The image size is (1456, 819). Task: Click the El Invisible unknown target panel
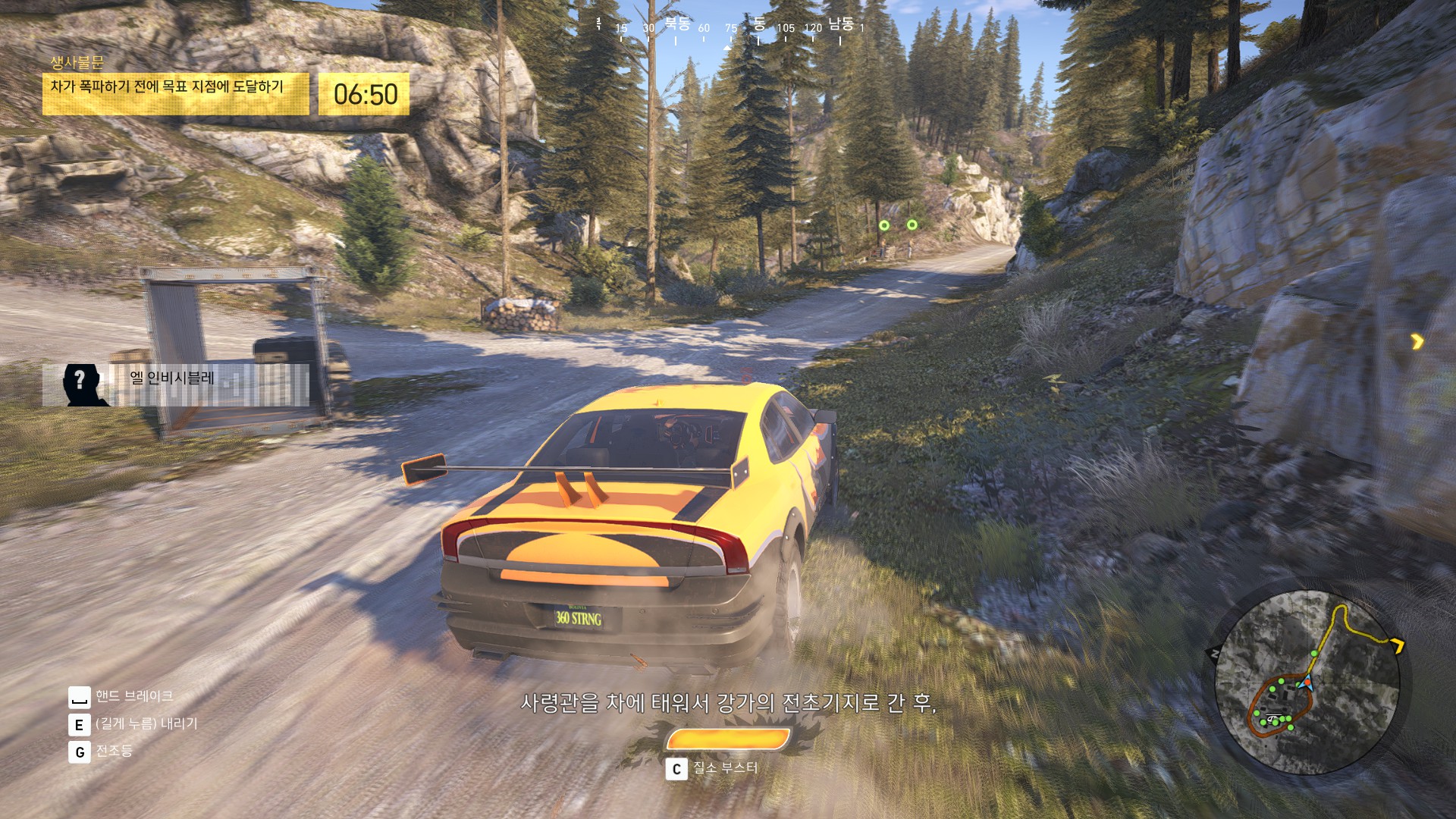click(176, 384)
